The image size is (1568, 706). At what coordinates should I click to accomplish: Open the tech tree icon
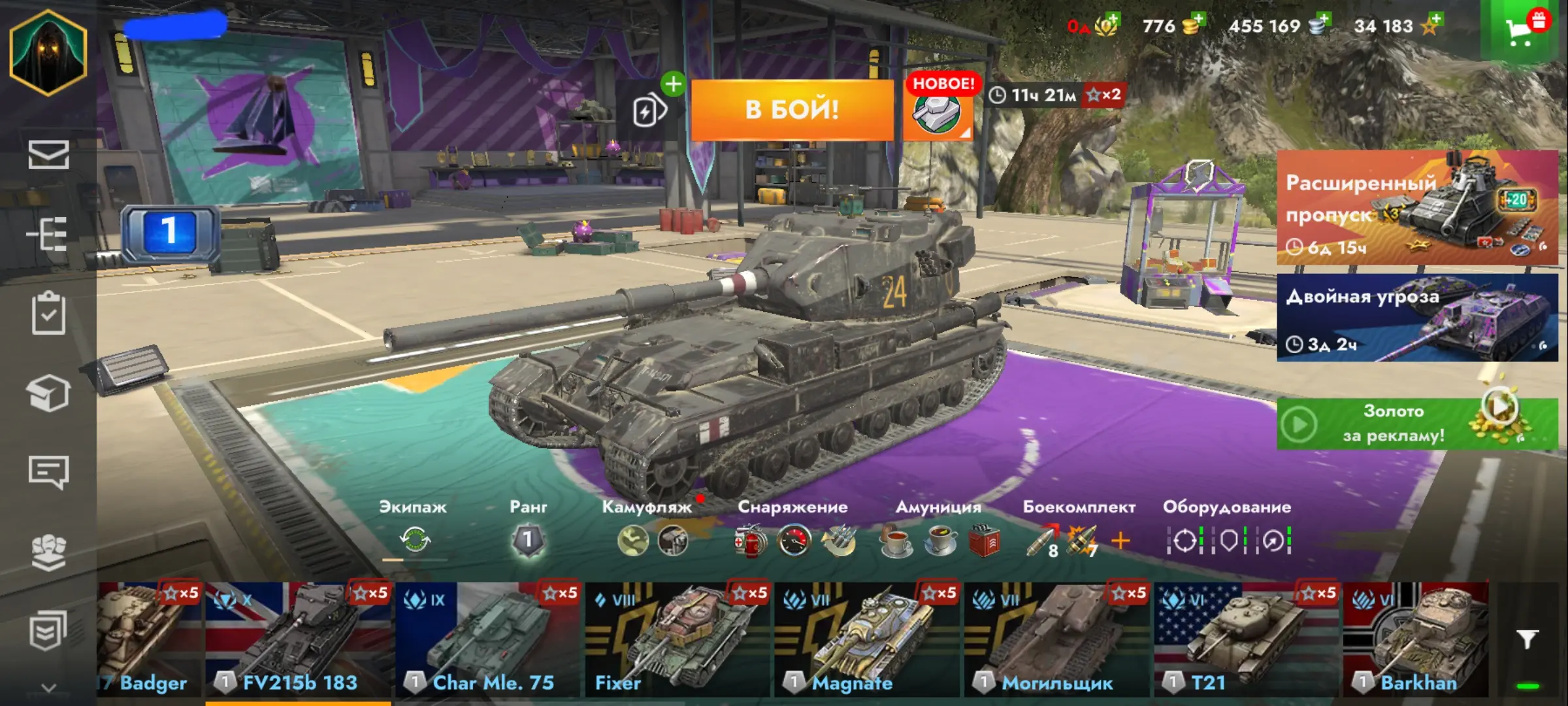tap(48, 234)
